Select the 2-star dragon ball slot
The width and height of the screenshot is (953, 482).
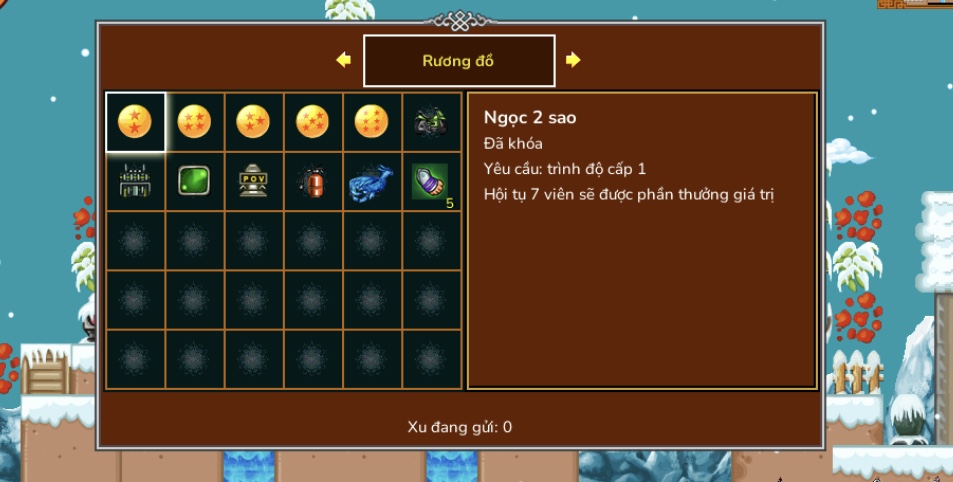click(135, 122)
